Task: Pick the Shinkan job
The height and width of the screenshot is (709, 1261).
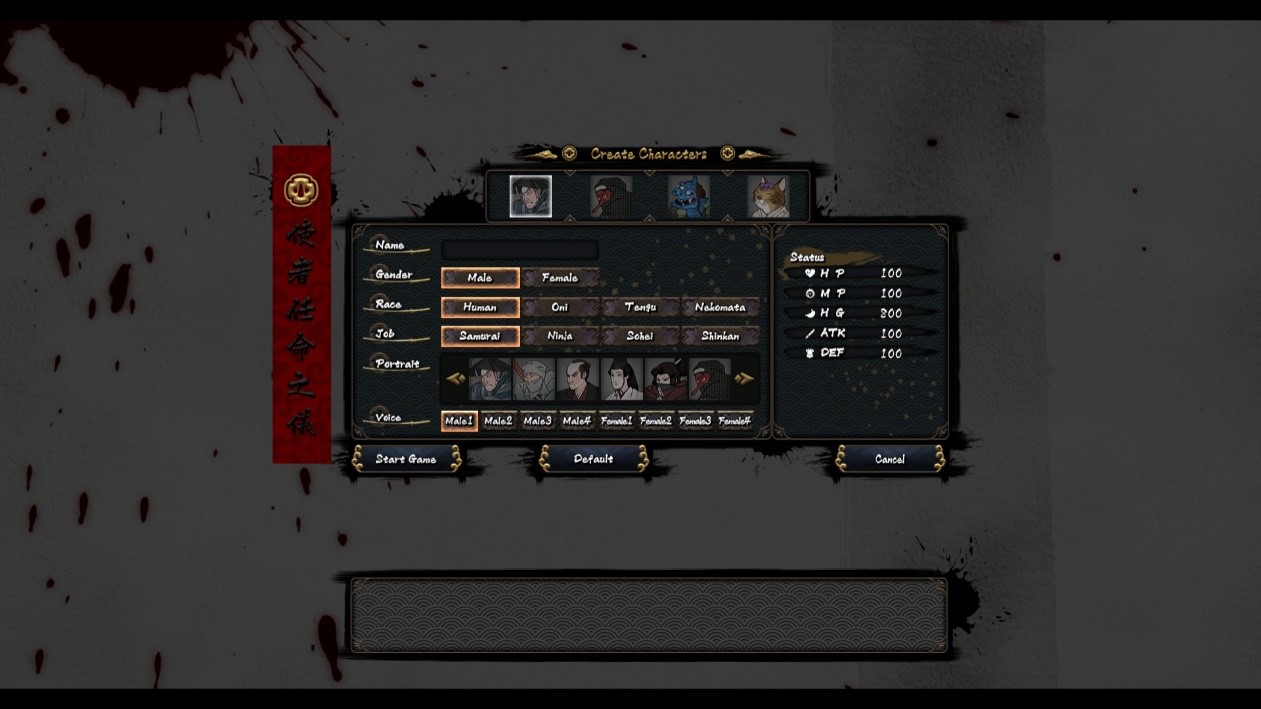Action: pyautogui.click(x=720, y=336)
